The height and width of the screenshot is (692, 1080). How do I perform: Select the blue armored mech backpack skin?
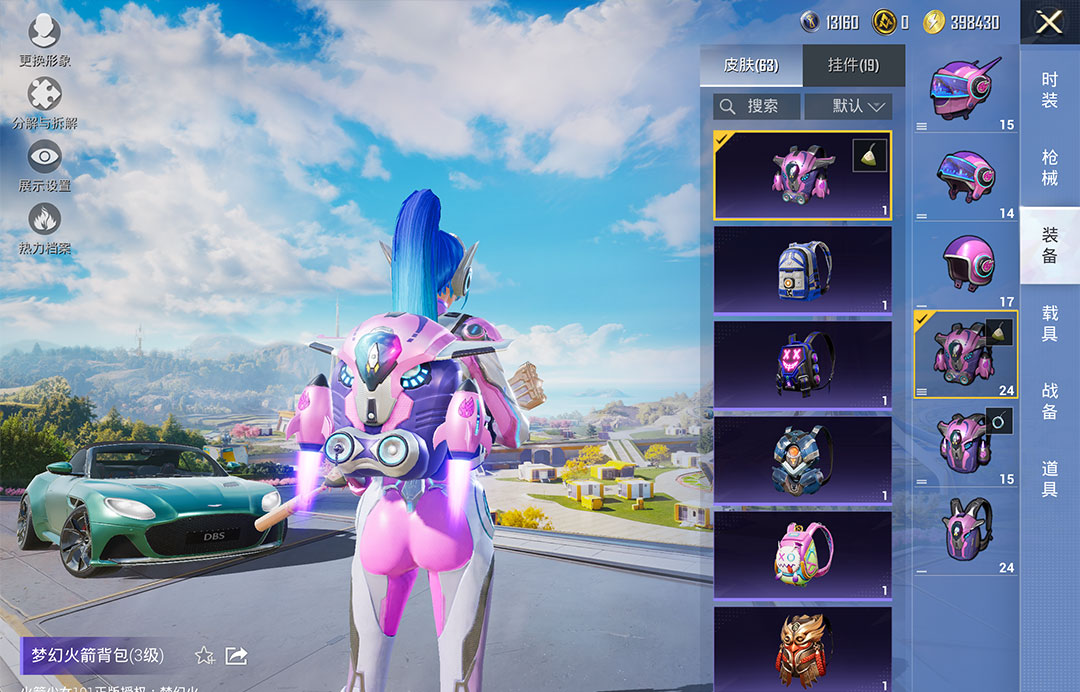(x=802, y=459)
